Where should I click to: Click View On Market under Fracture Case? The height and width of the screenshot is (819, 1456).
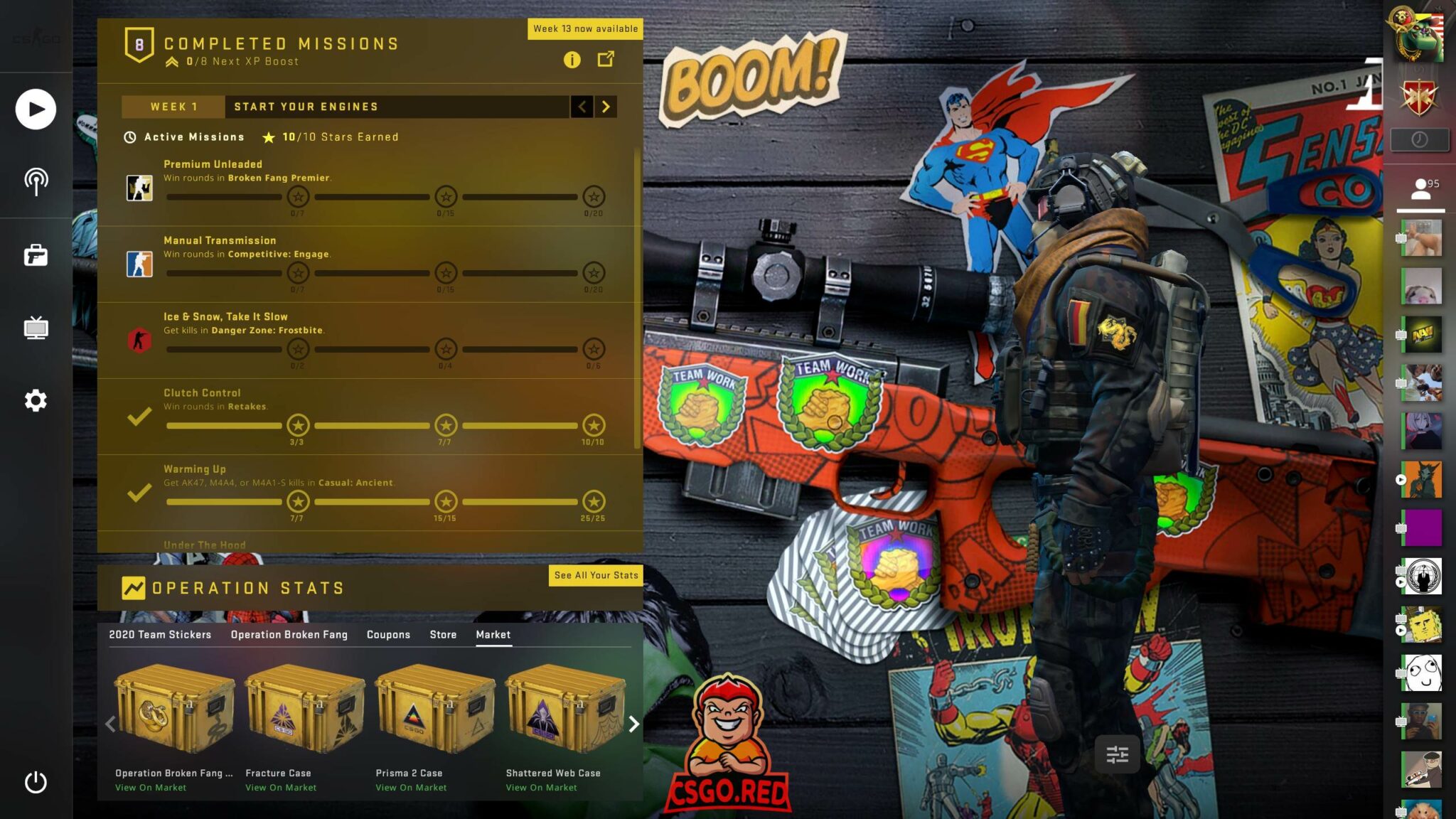[281, 787]
